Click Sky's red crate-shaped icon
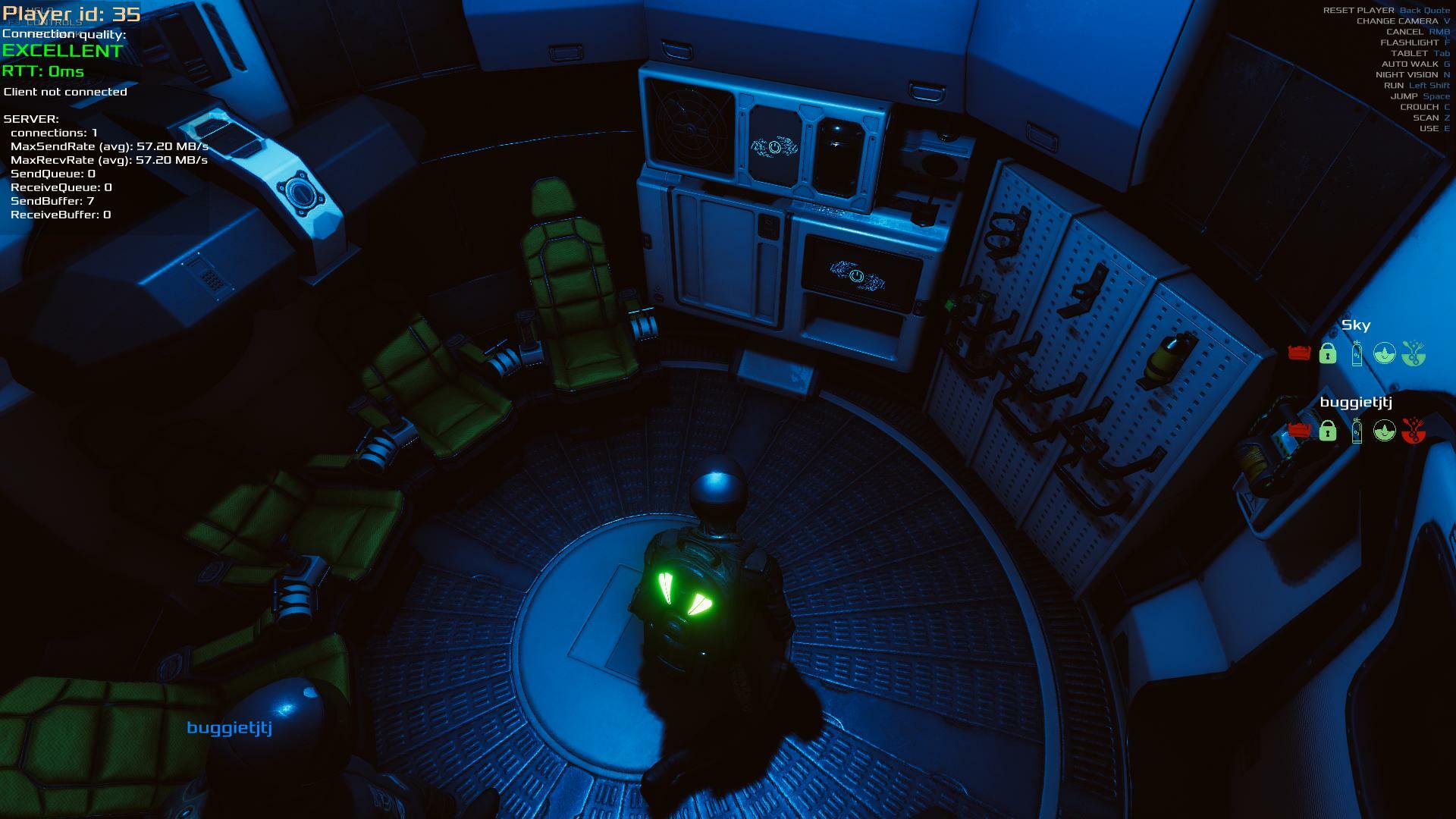This screenshot has height=819, width=1456. pyautogui.click(x=1299, y=353)
